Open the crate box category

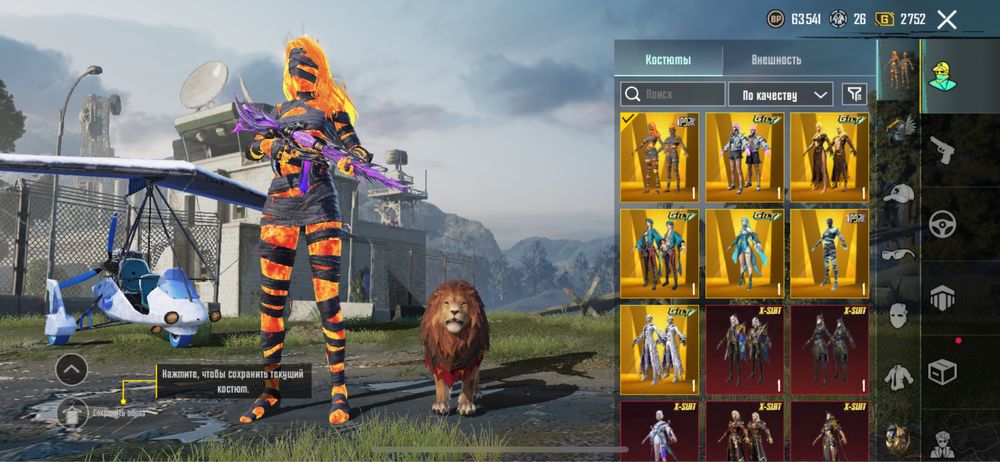click(x=942, y=370)
